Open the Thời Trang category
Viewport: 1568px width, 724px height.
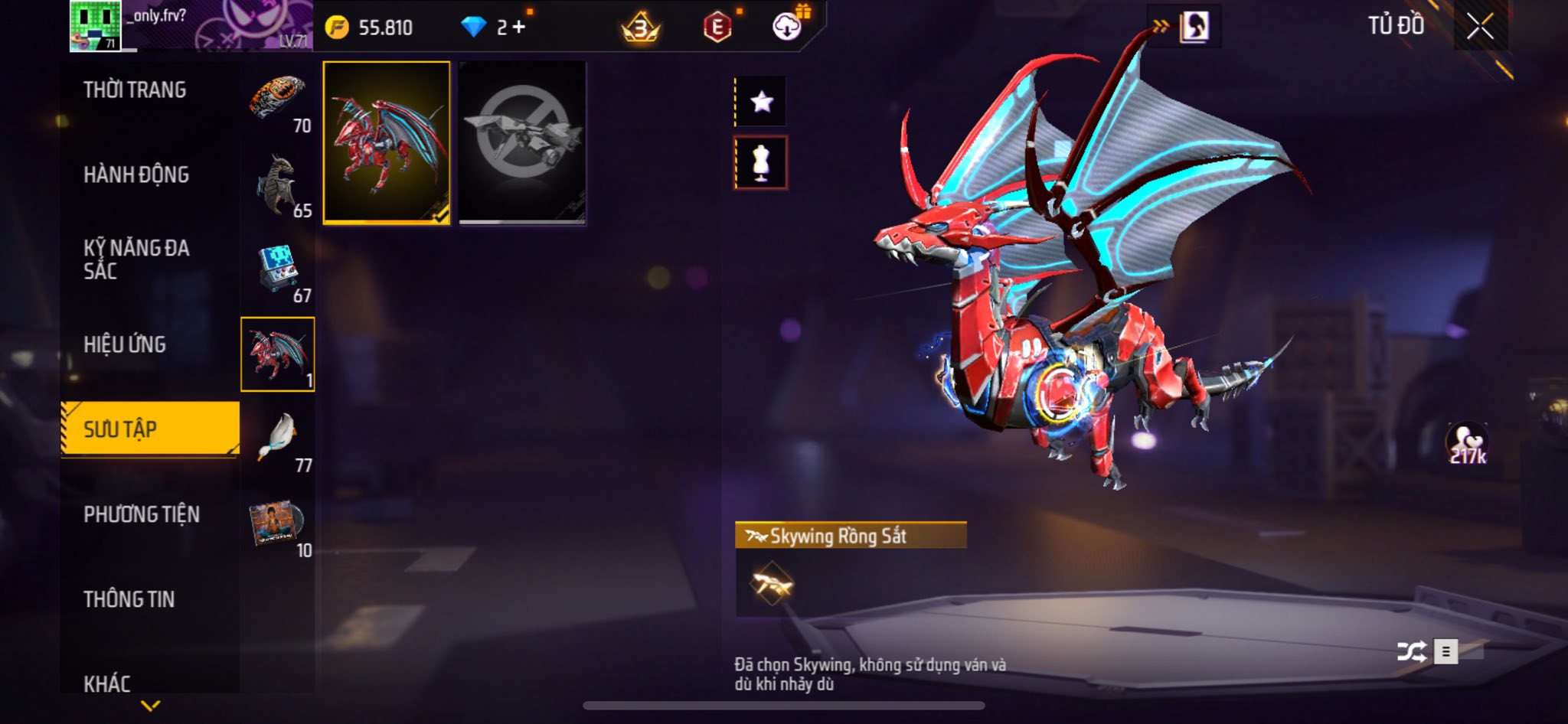(x=135, y=90)
